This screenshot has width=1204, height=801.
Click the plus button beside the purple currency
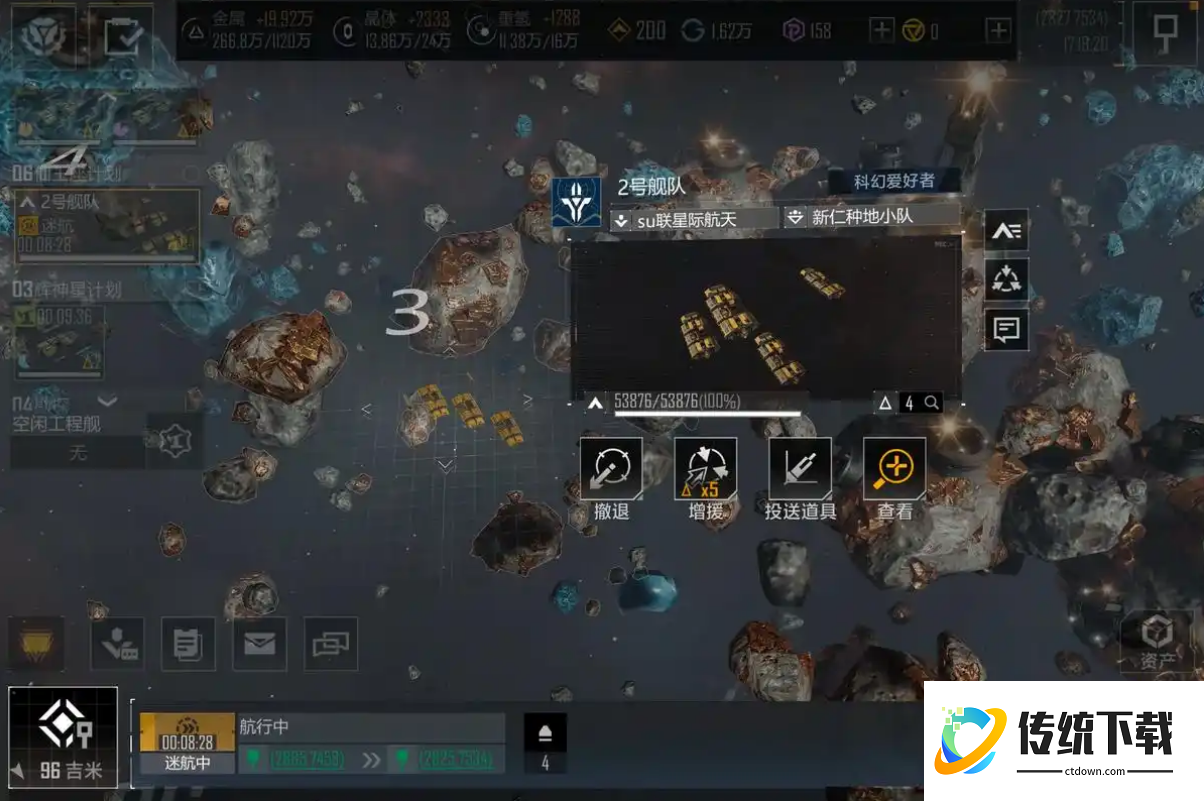click(881, 31)
